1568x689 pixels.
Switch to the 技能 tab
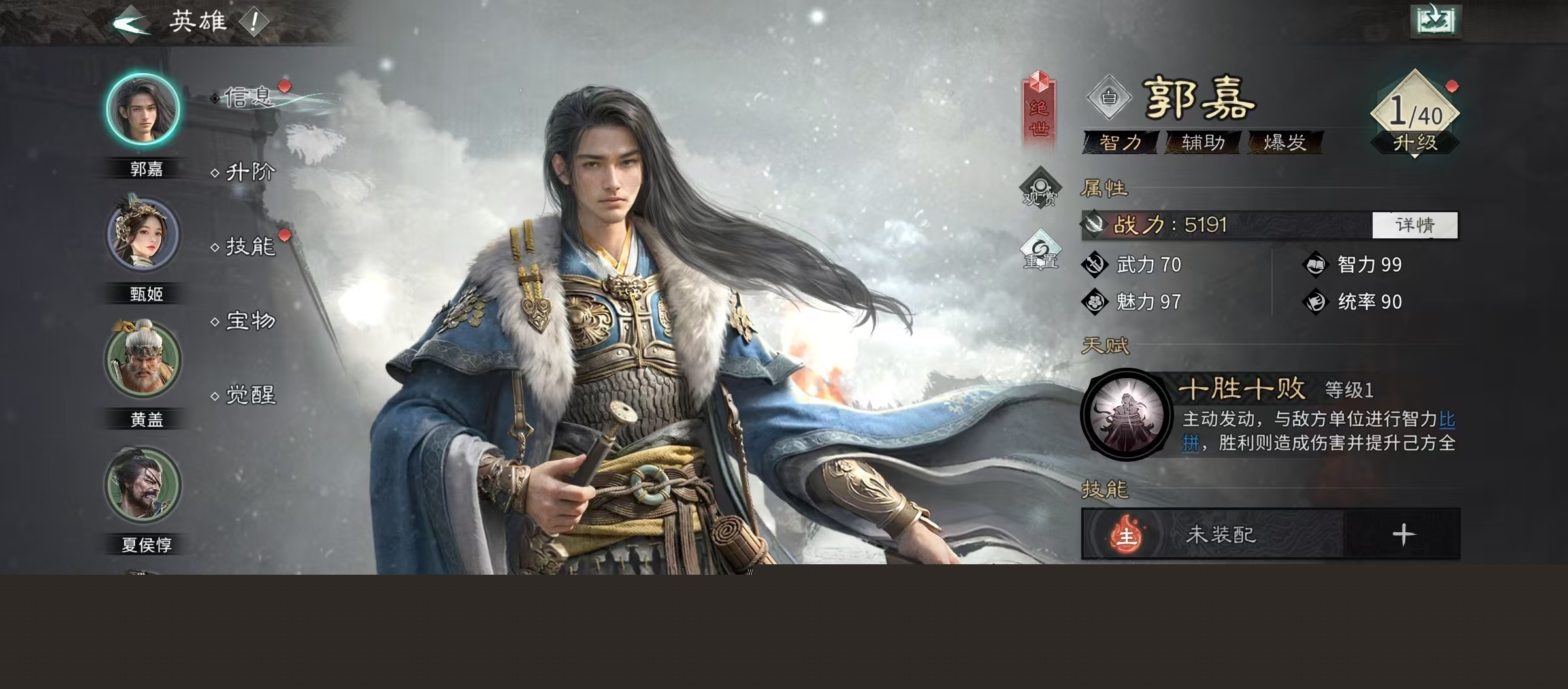[x=250, y=247]
